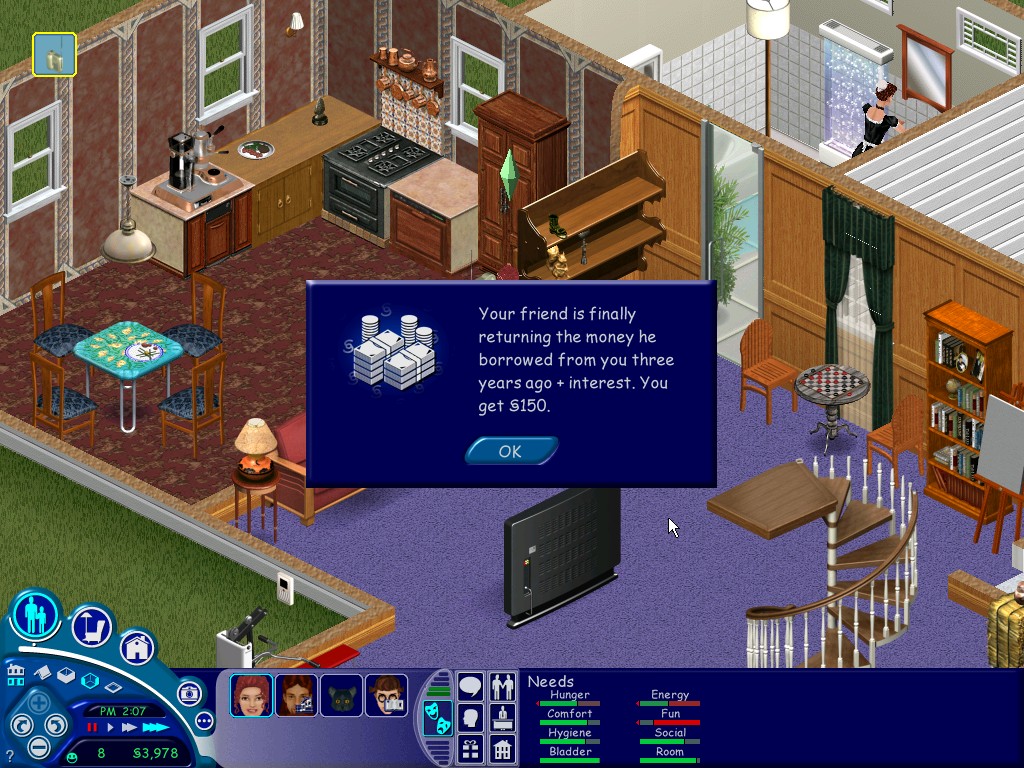Screen dimensions: 1024x768
Task: Enter Build mode via the house icon
Action: [x=137, y=648]
